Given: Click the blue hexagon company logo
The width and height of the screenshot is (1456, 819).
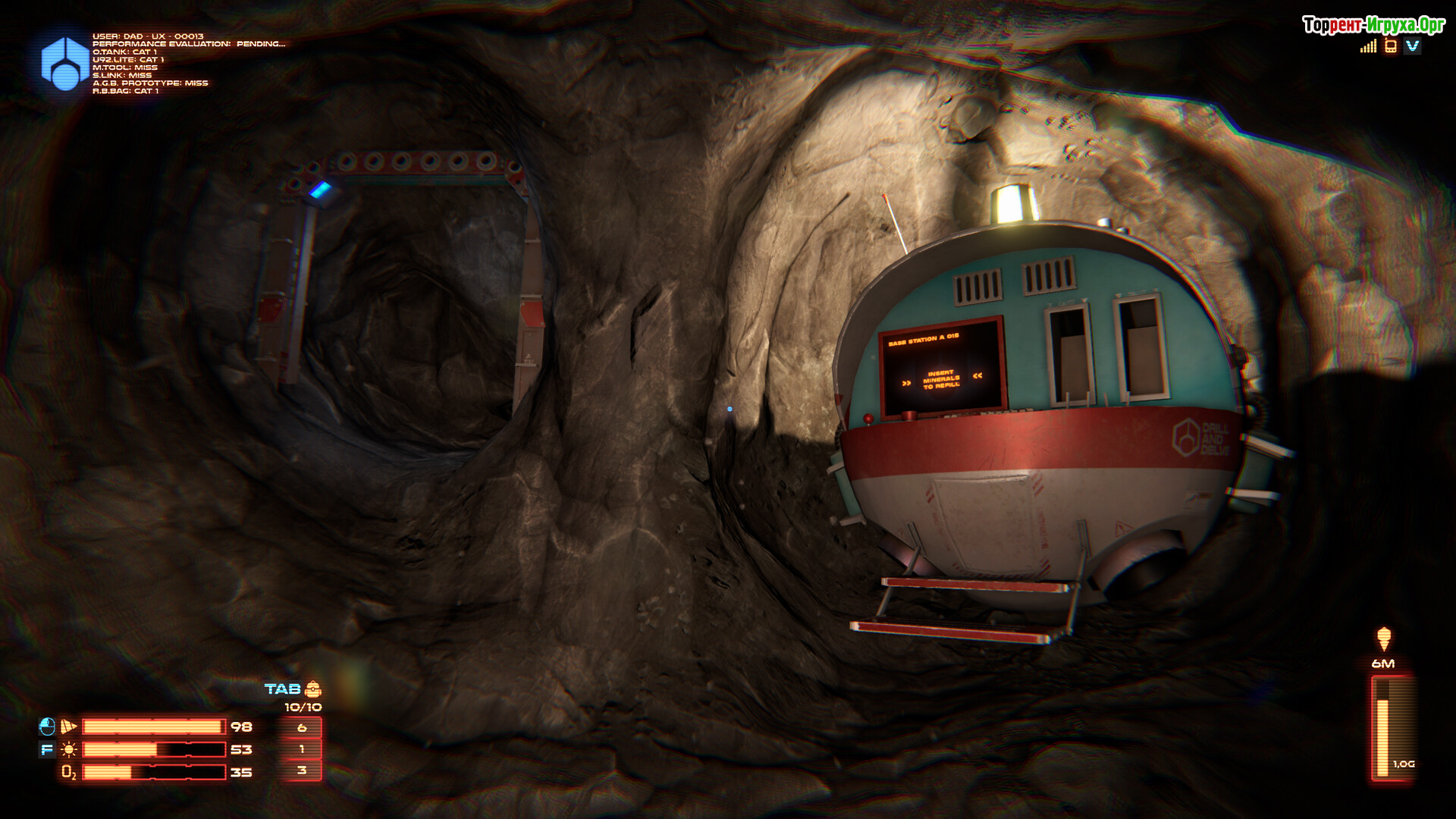Looking at the screenshot, I should tap(64, 63).
